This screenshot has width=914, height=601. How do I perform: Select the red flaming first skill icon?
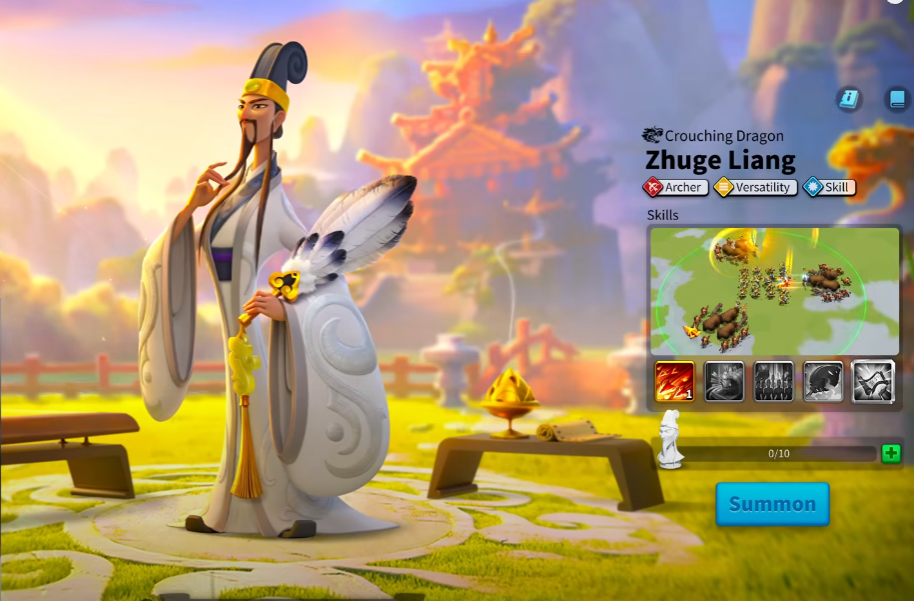pos(674,381)
